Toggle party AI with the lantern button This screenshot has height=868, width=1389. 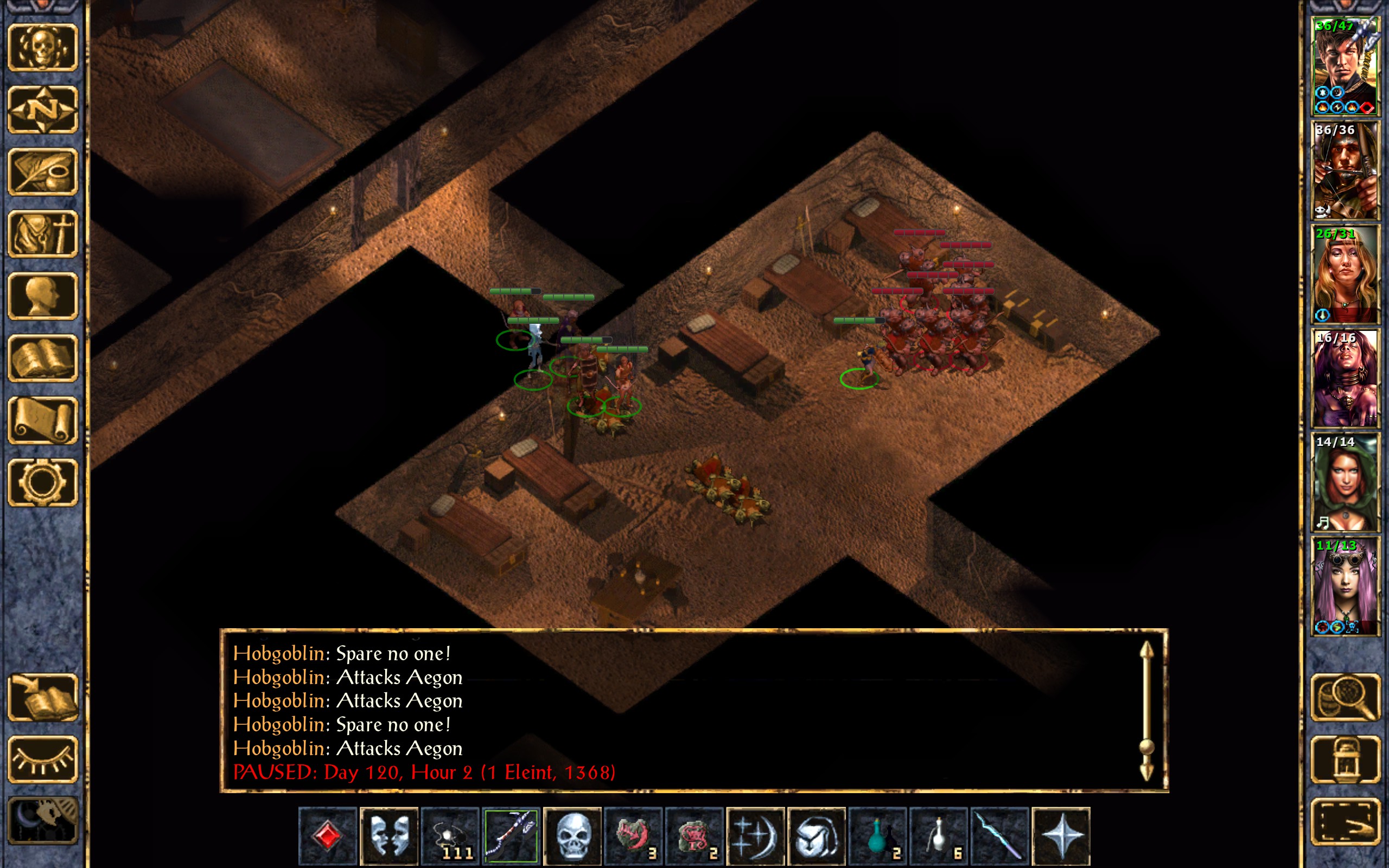(x=1345, y=759)
